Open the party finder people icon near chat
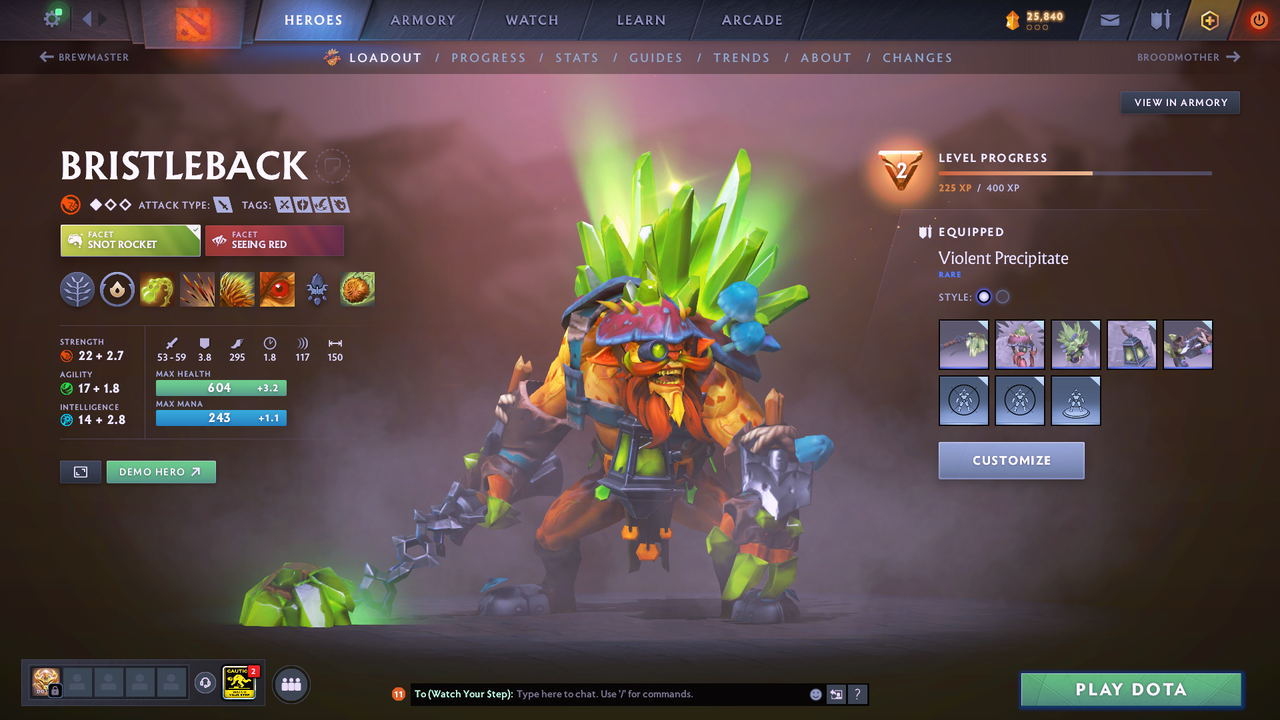 (x=289, y=684)
